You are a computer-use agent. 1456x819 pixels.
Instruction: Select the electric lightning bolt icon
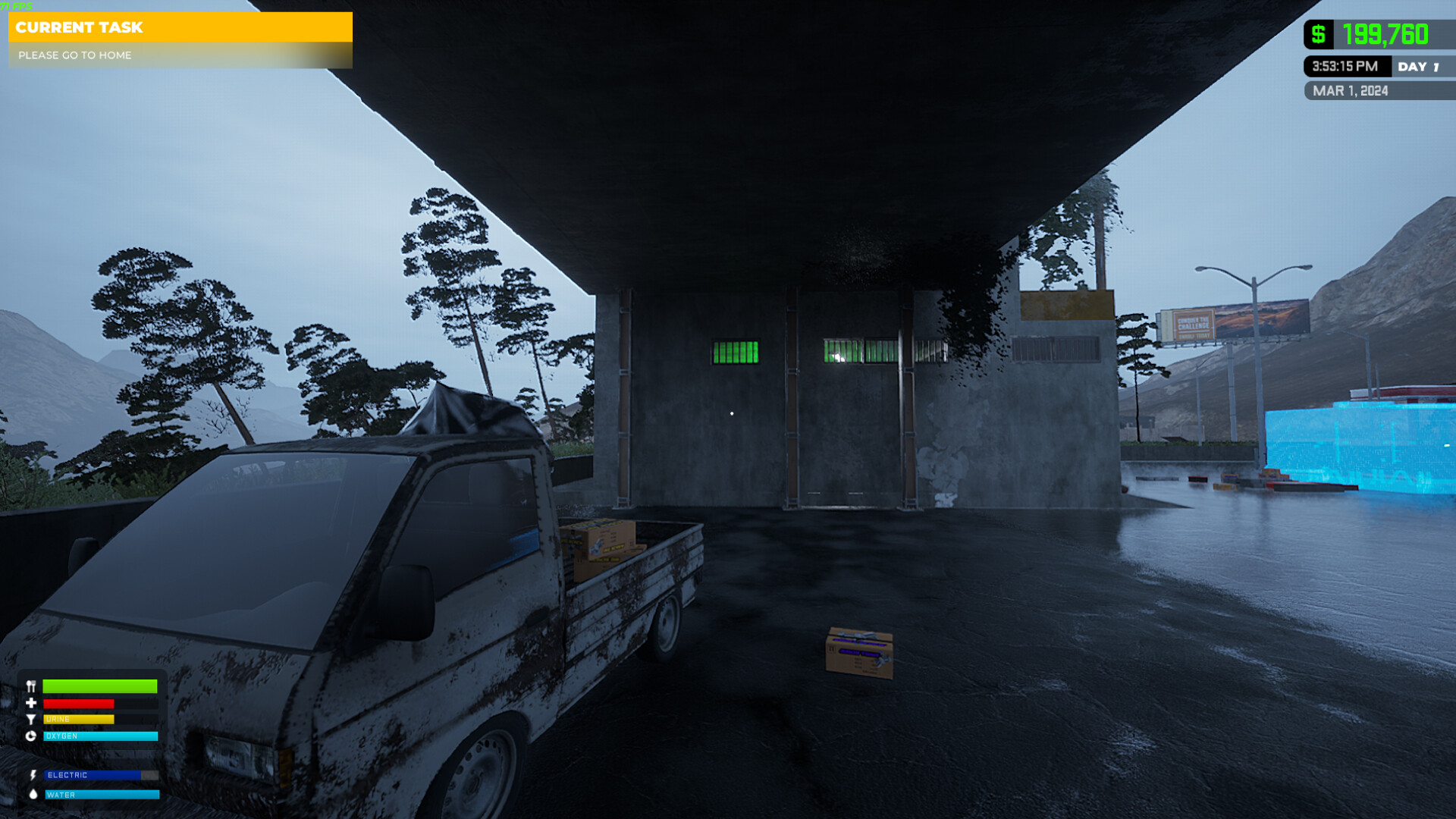(x=32, y=775)
